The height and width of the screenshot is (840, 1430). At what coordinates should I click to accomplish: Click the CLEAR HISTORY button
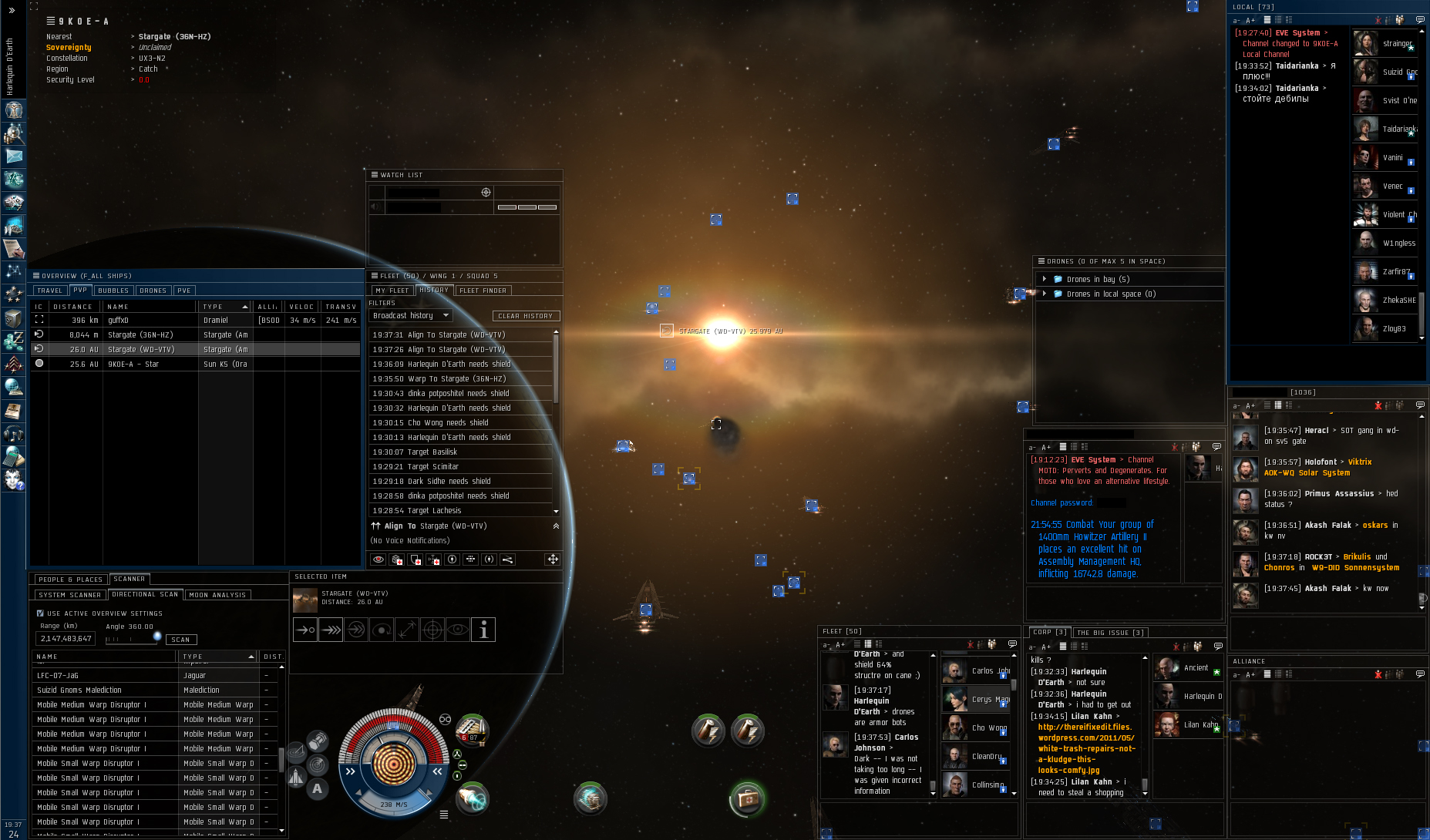coord(526,316)
